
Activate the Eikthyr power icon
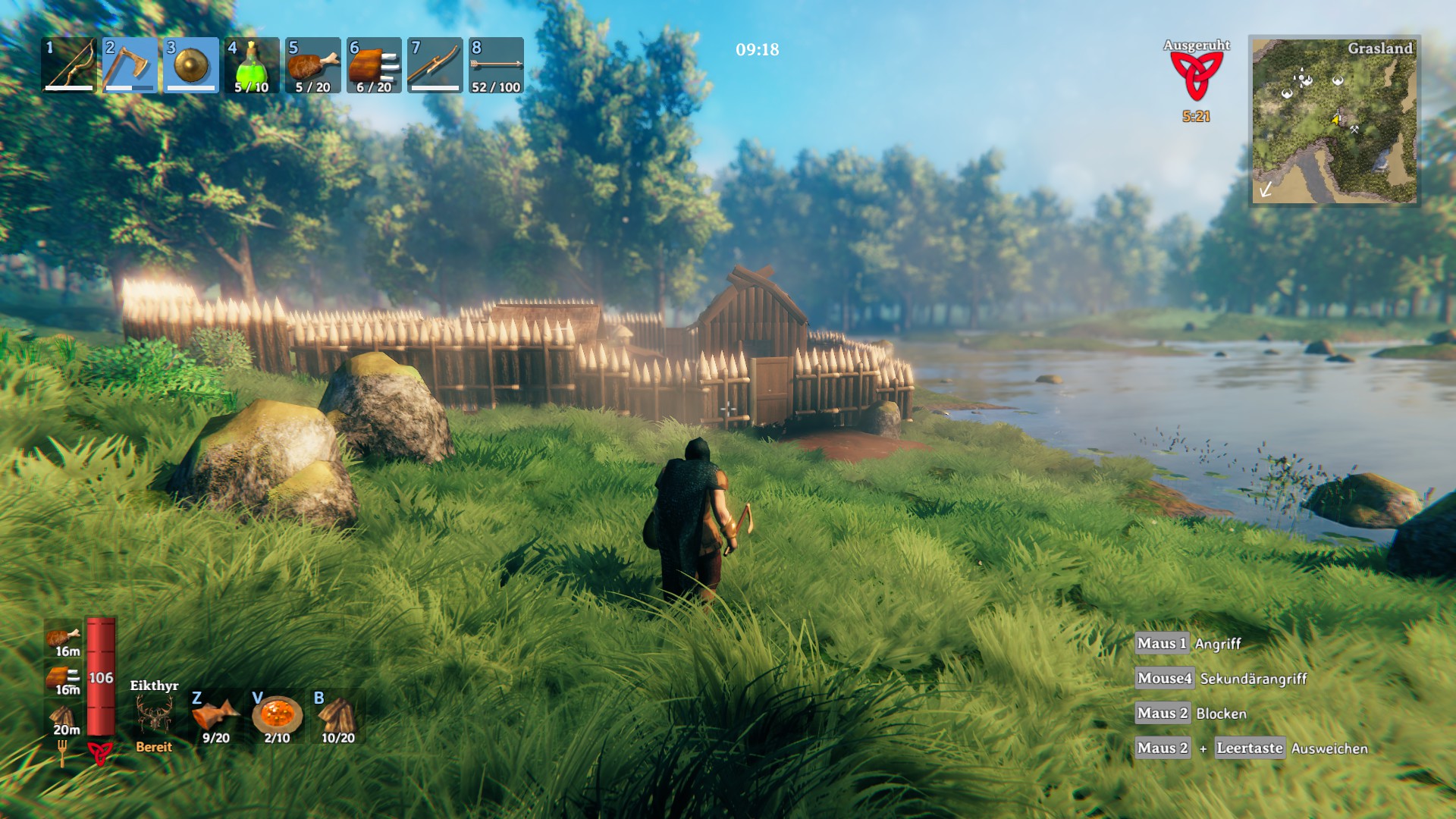point(154,714)
